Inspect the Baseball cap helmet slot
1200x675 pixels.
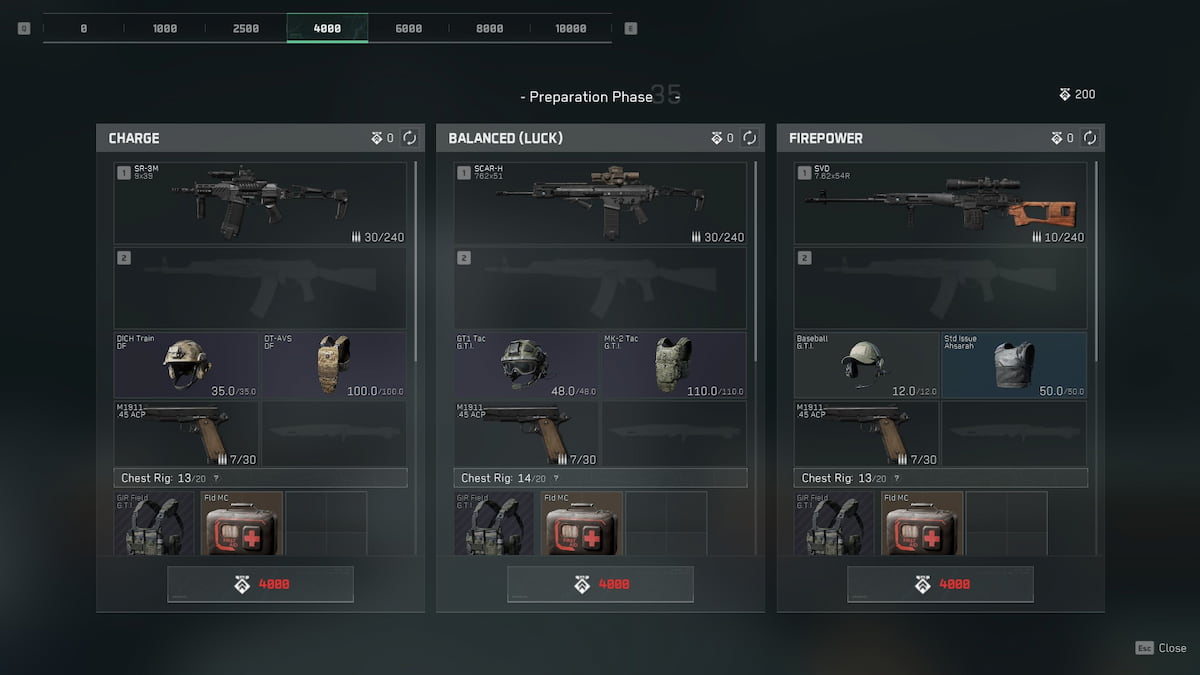tap(866, 365)
